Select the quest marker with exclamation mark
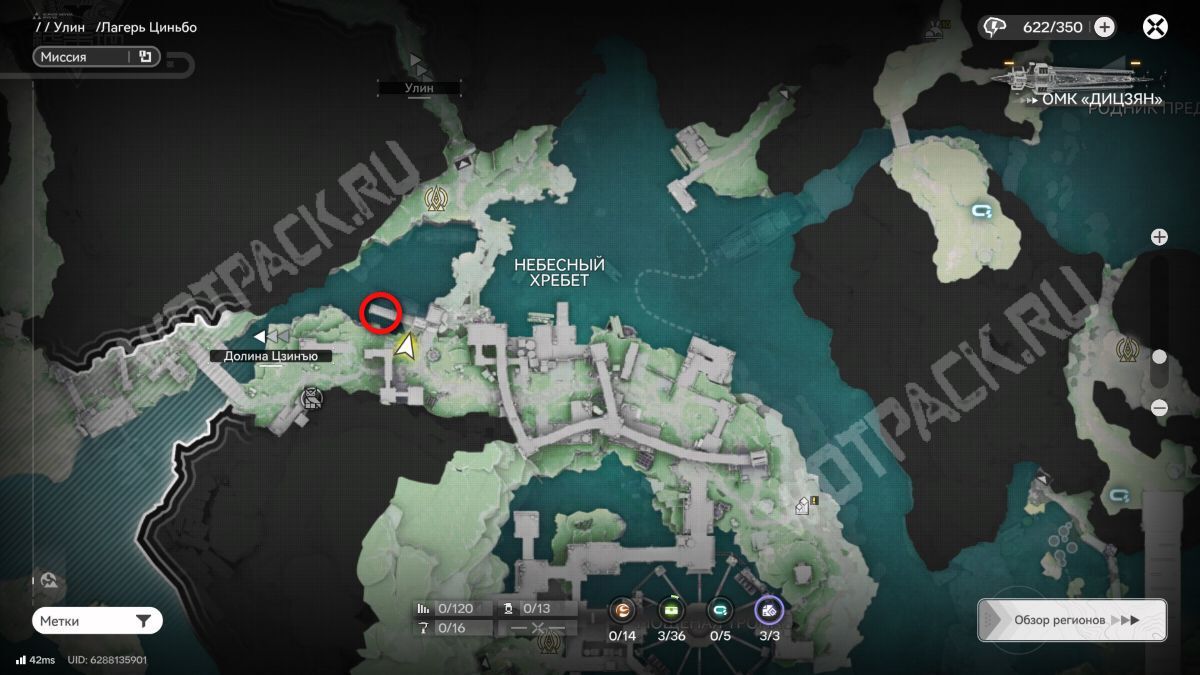 point(805,506)
